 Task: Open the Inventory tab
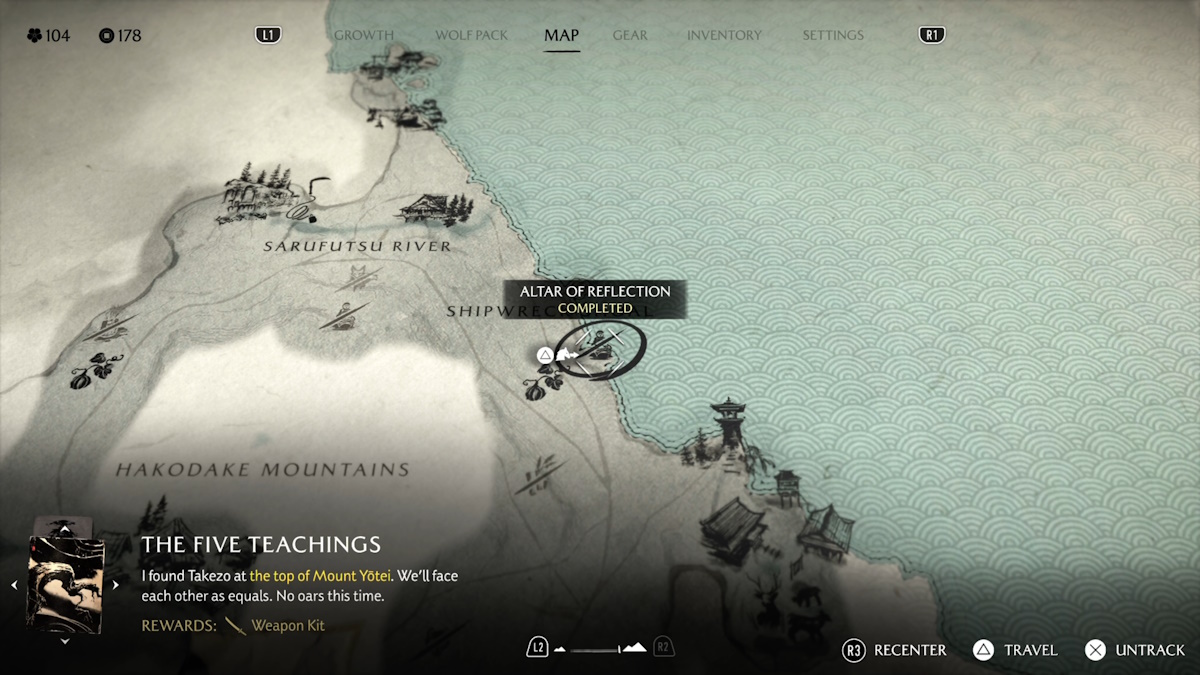click(x=724, y=35)
